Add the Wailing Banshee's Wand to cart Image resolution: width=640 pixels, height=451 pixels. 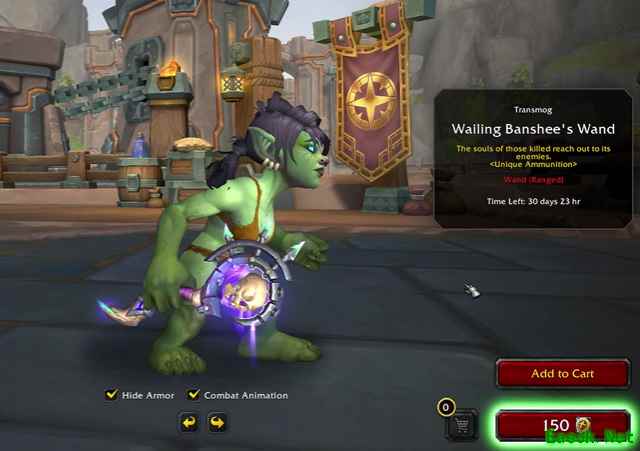coord(563,374)
